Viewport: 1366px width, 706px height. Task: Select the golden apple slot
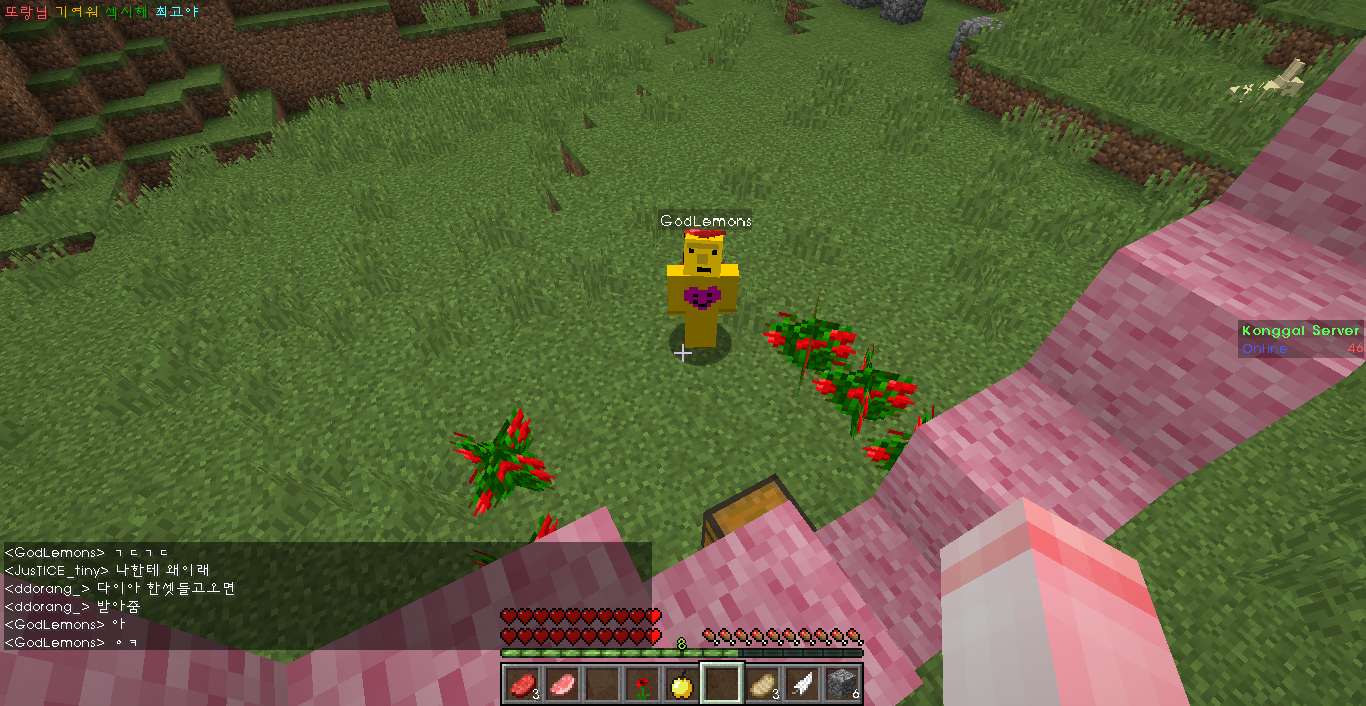[681, 685]
